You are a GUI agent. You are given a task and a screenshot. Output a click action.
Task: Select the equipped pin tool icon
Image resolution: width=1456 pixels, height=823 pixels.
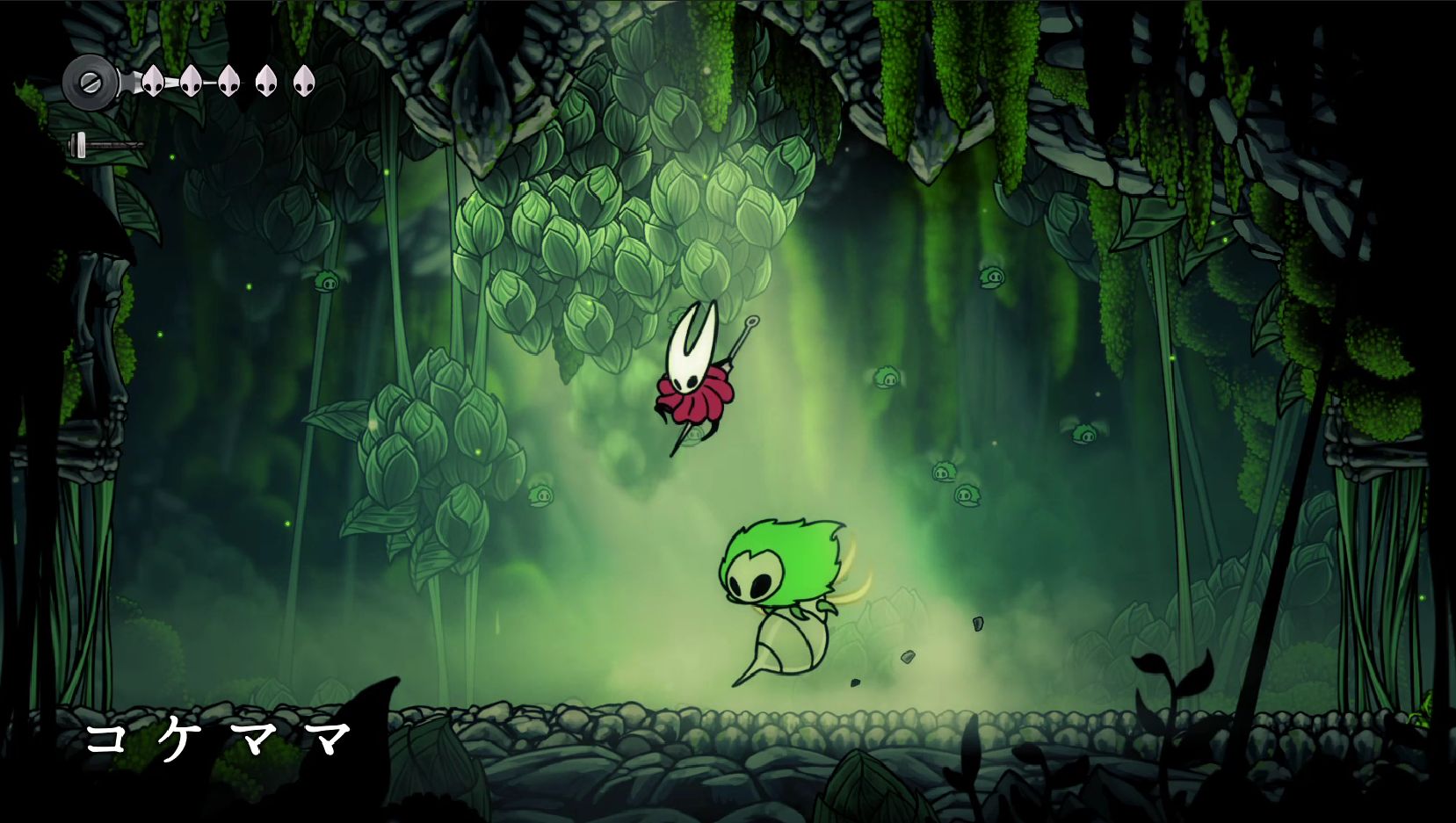tap(105, 145)
